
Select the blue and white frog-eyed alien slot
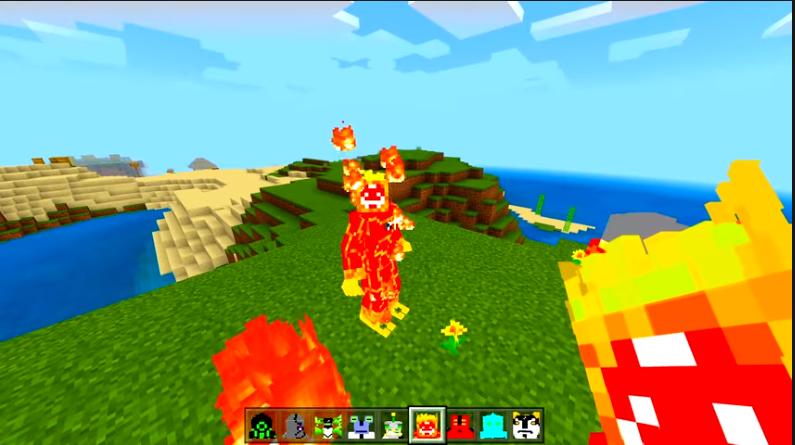(x=361, y=426)
